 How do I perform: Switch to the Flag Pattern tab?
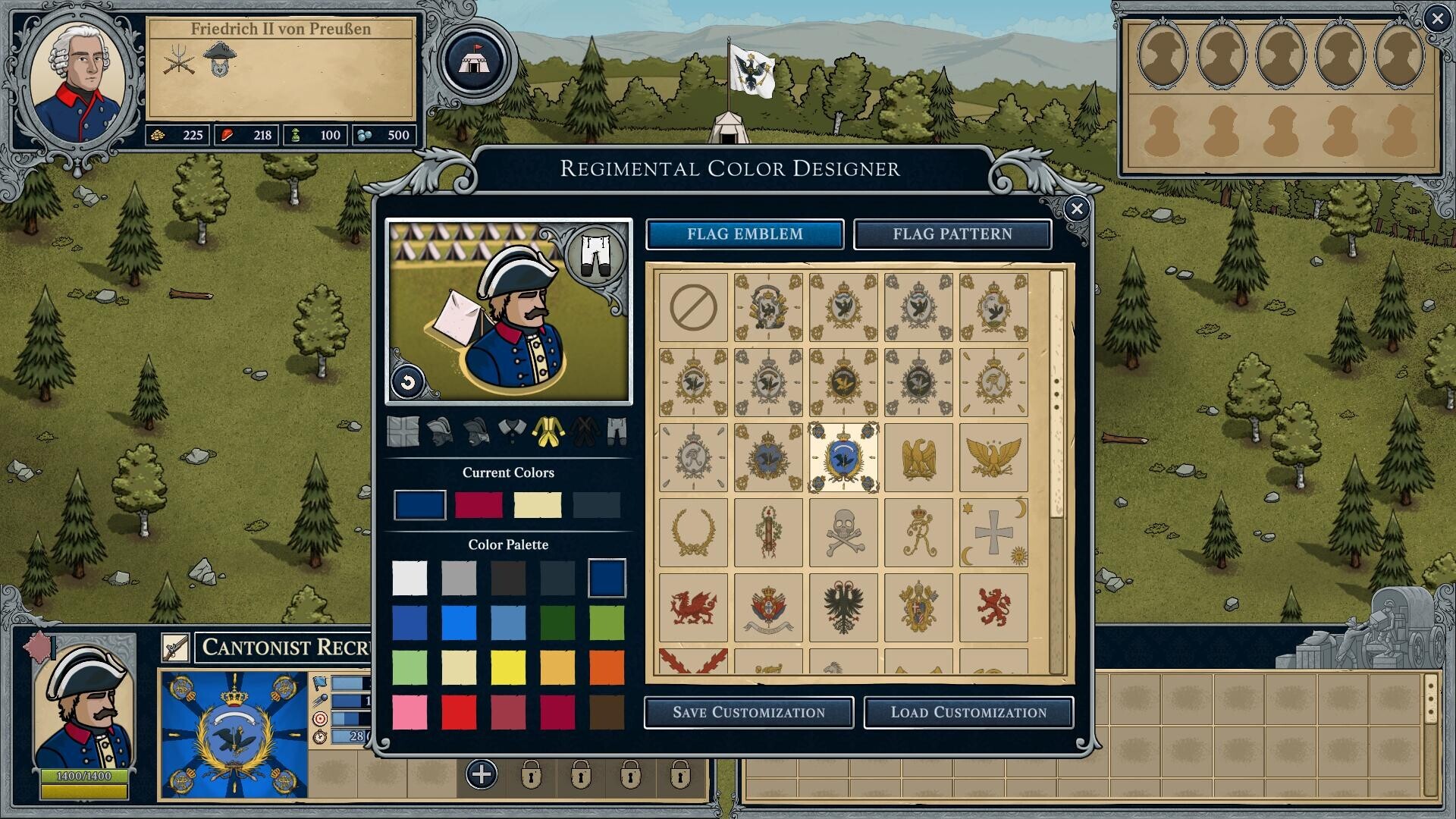click(x=952, y=234)
